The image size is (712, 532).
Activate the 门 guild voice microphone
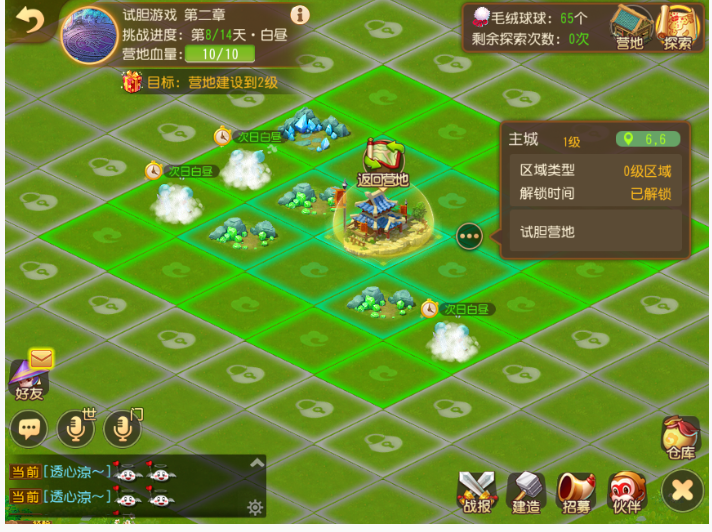click(x=123, y=428)
